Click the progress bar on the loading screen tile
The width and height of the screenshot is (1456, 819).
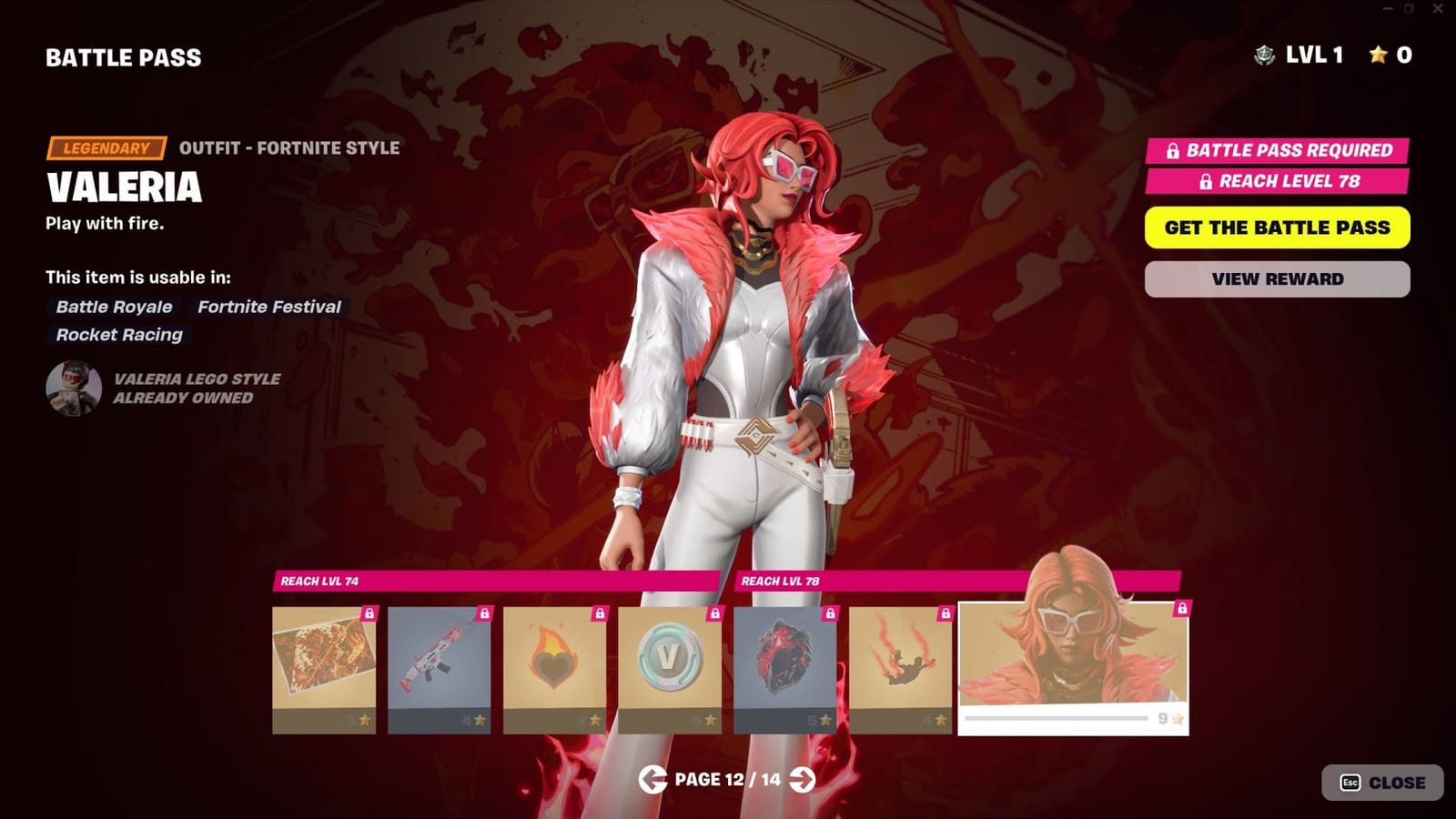point(1058,718)
